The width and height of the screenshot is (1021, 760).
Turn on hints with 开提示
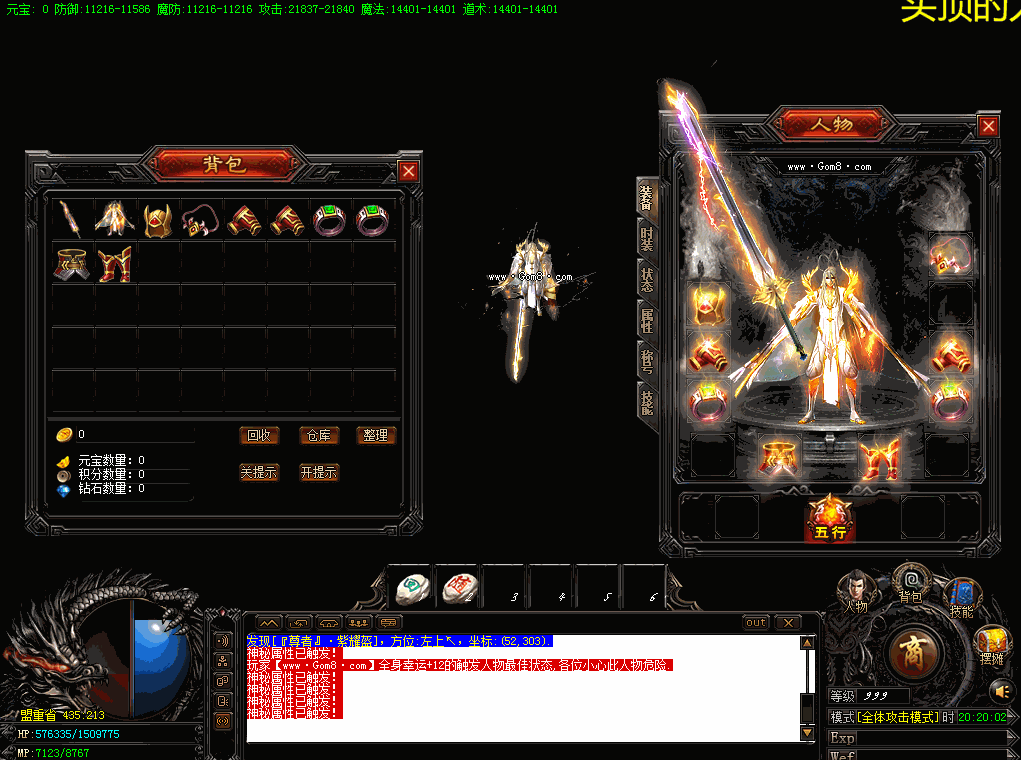(319, 472)
